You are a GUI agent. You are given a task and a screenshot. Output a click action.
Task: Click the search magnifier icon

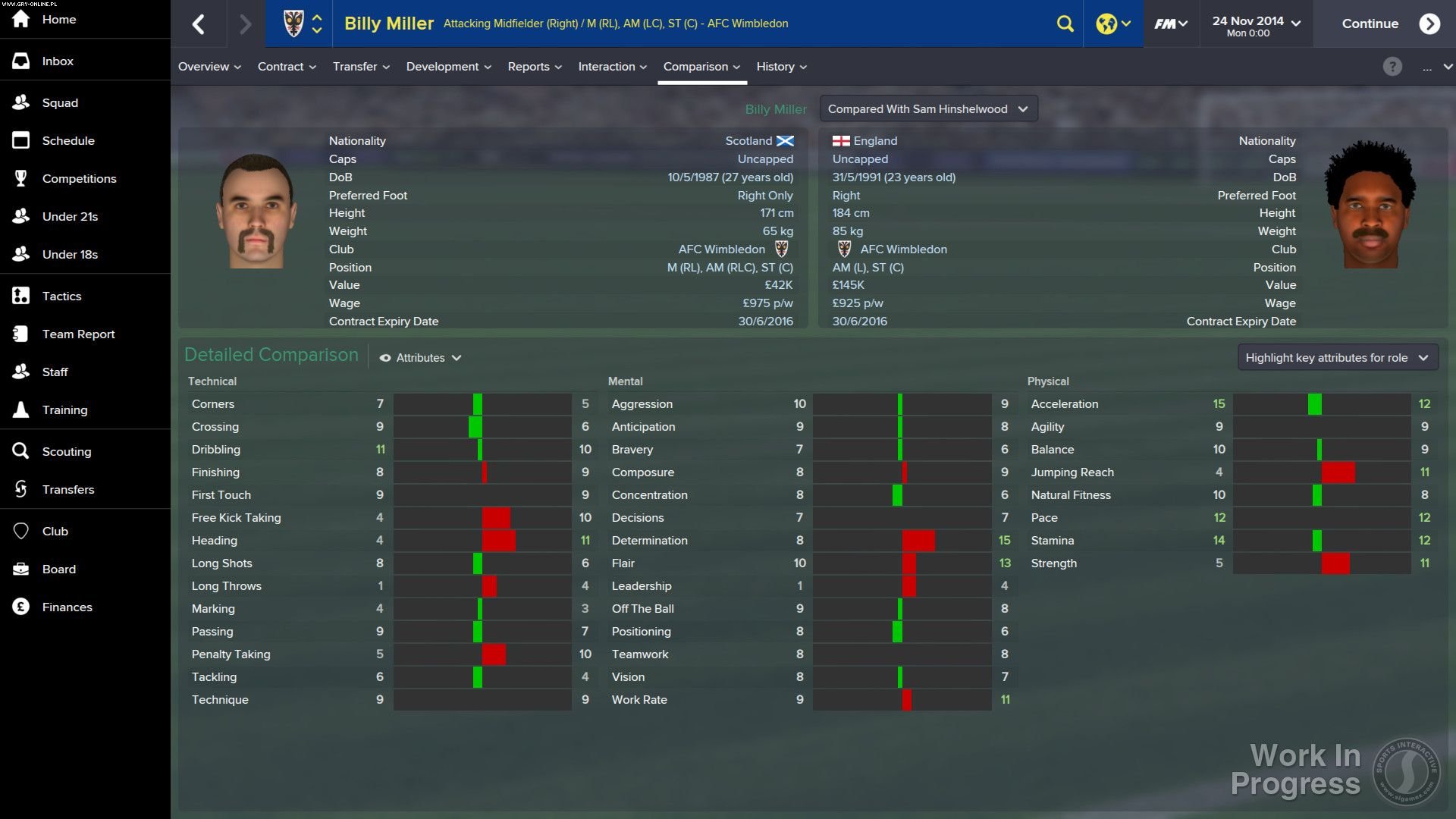pos(1065,24)
